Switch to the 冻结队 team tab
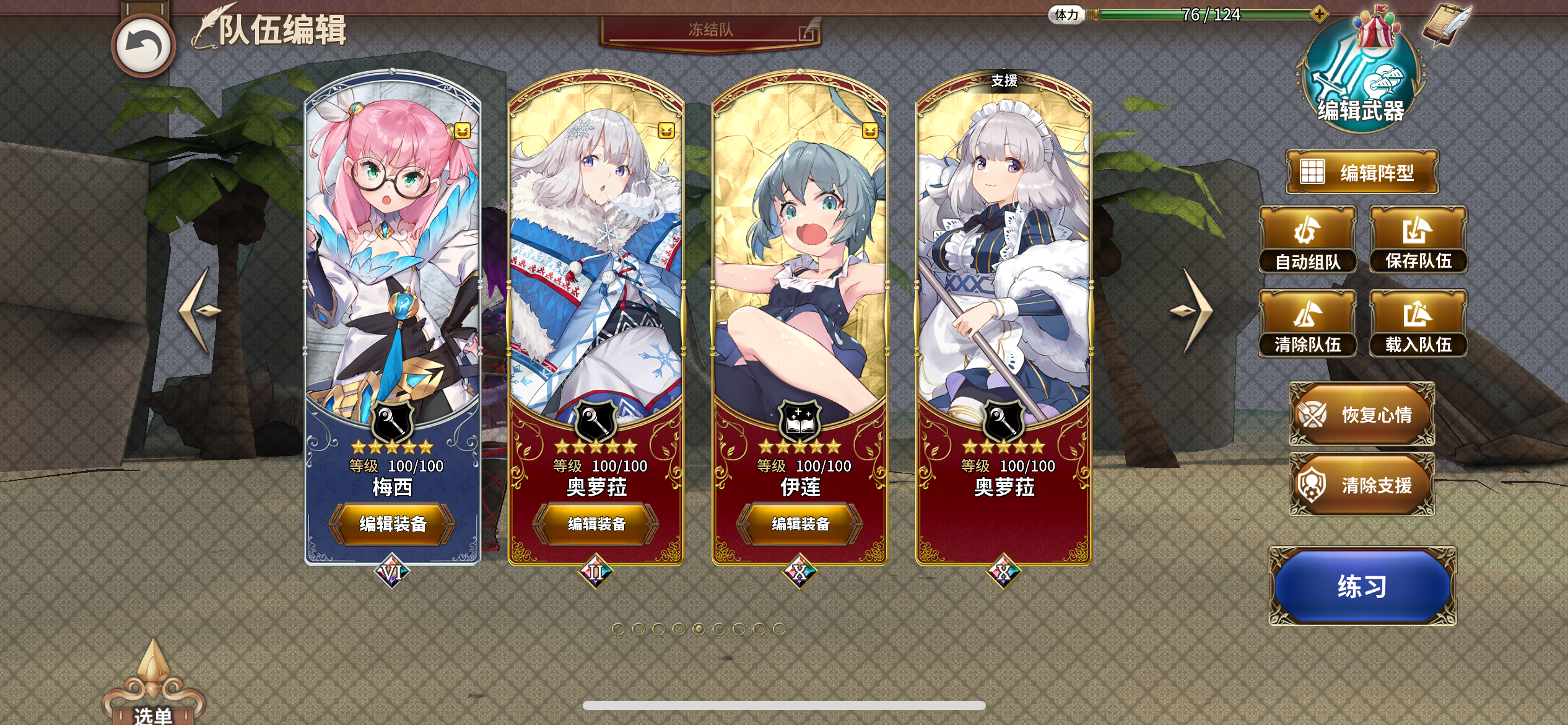 click(x=712, y=28)
